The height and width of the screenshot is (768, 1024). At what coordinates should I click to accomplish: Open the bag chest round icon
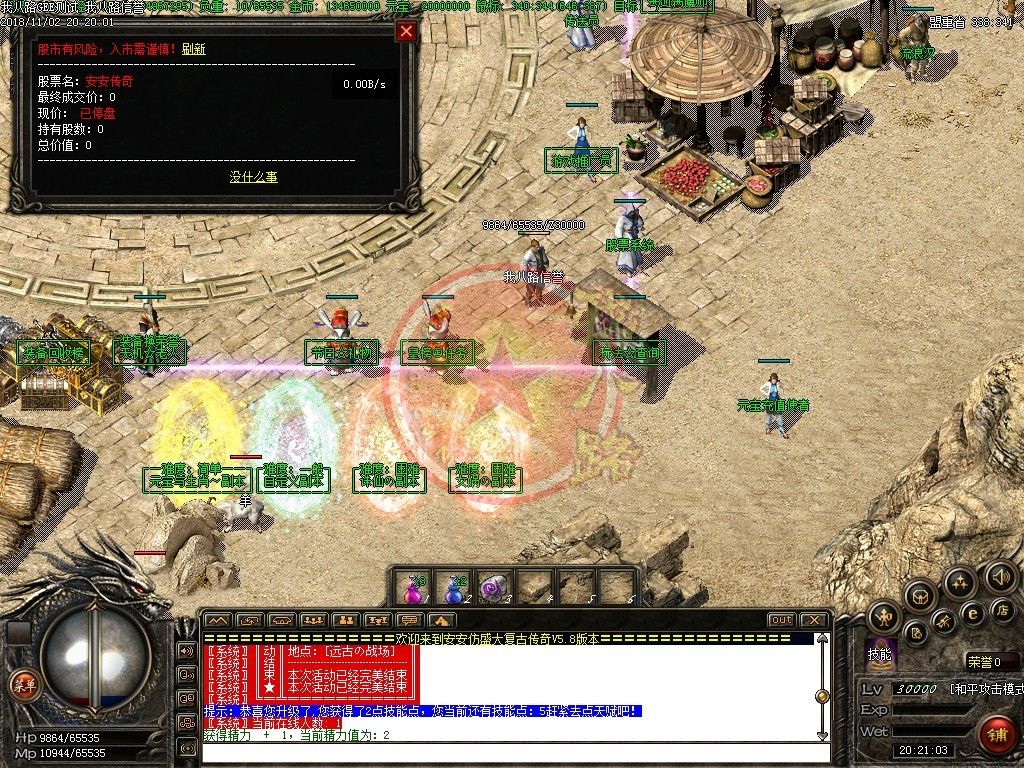click(x=920, y=596)
